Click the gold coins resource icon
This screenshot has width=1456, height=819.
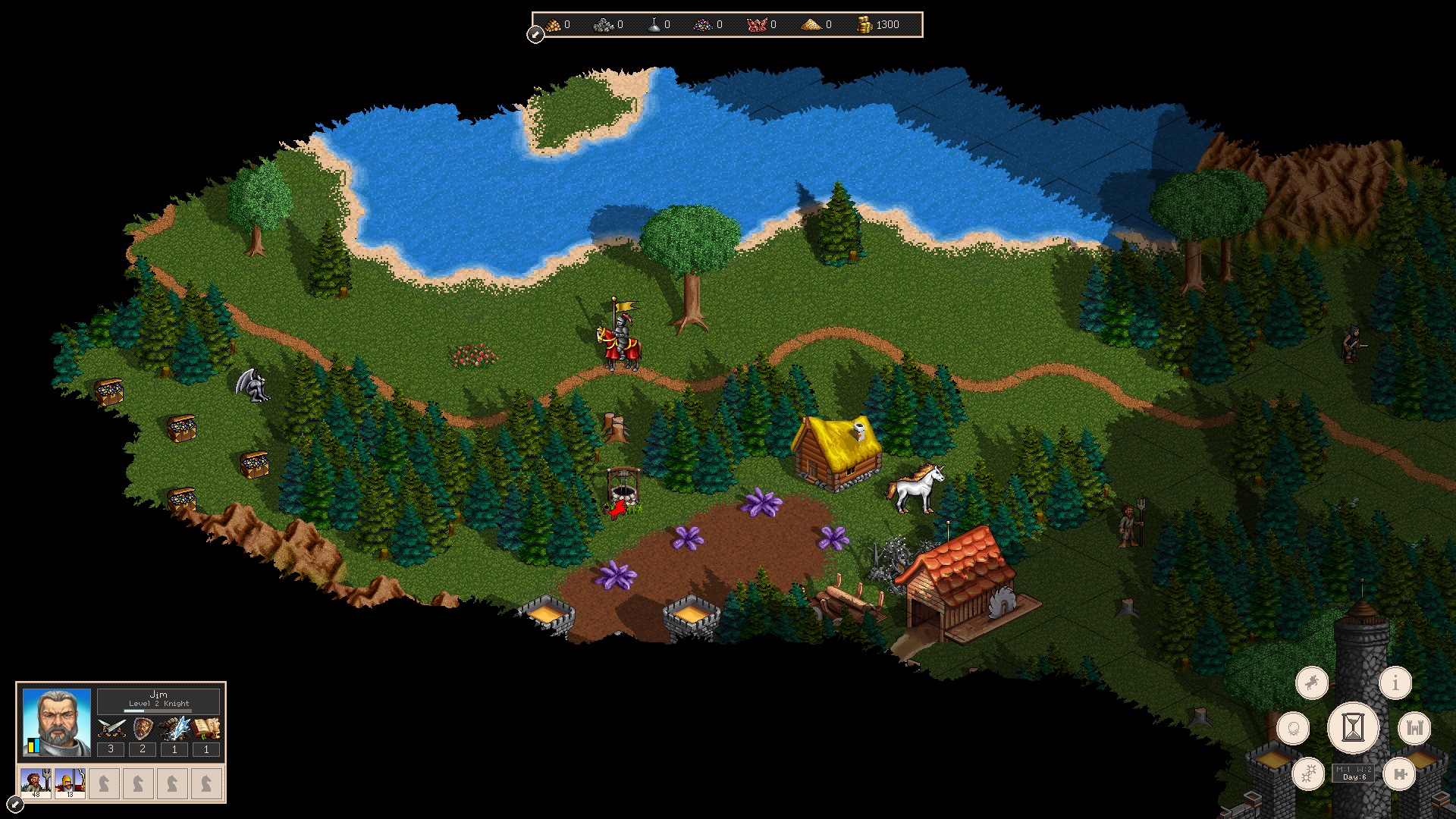[864, 25]
